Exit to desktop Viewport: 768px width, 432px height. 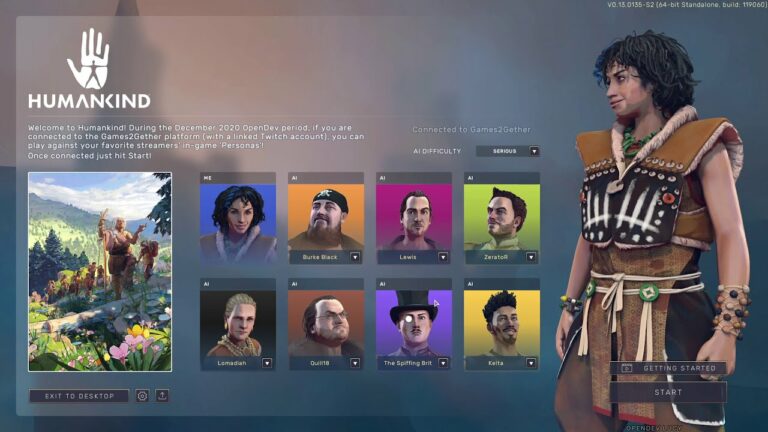(79, 396)
